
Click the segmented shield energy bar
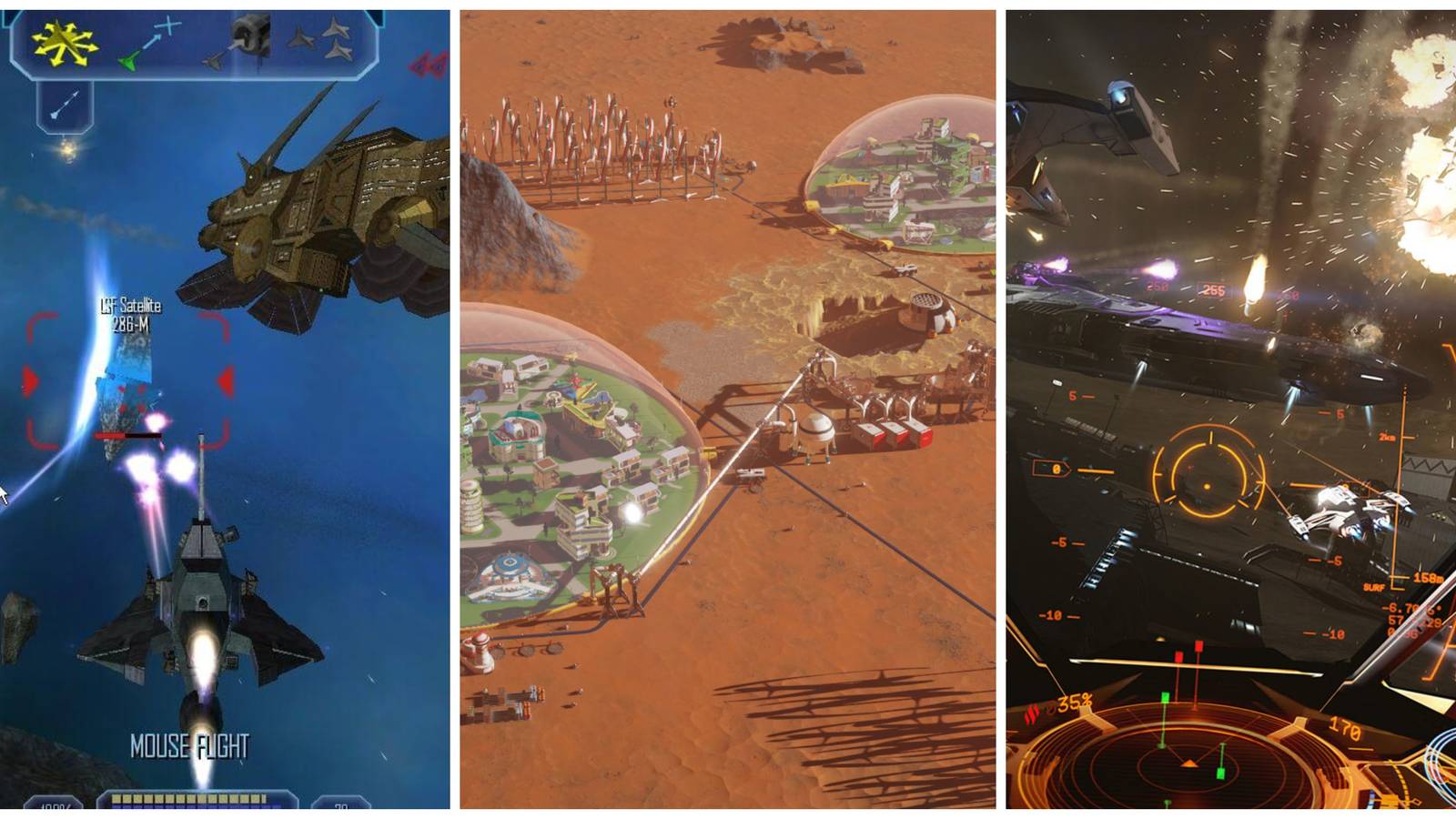click(x=191, y=798)
